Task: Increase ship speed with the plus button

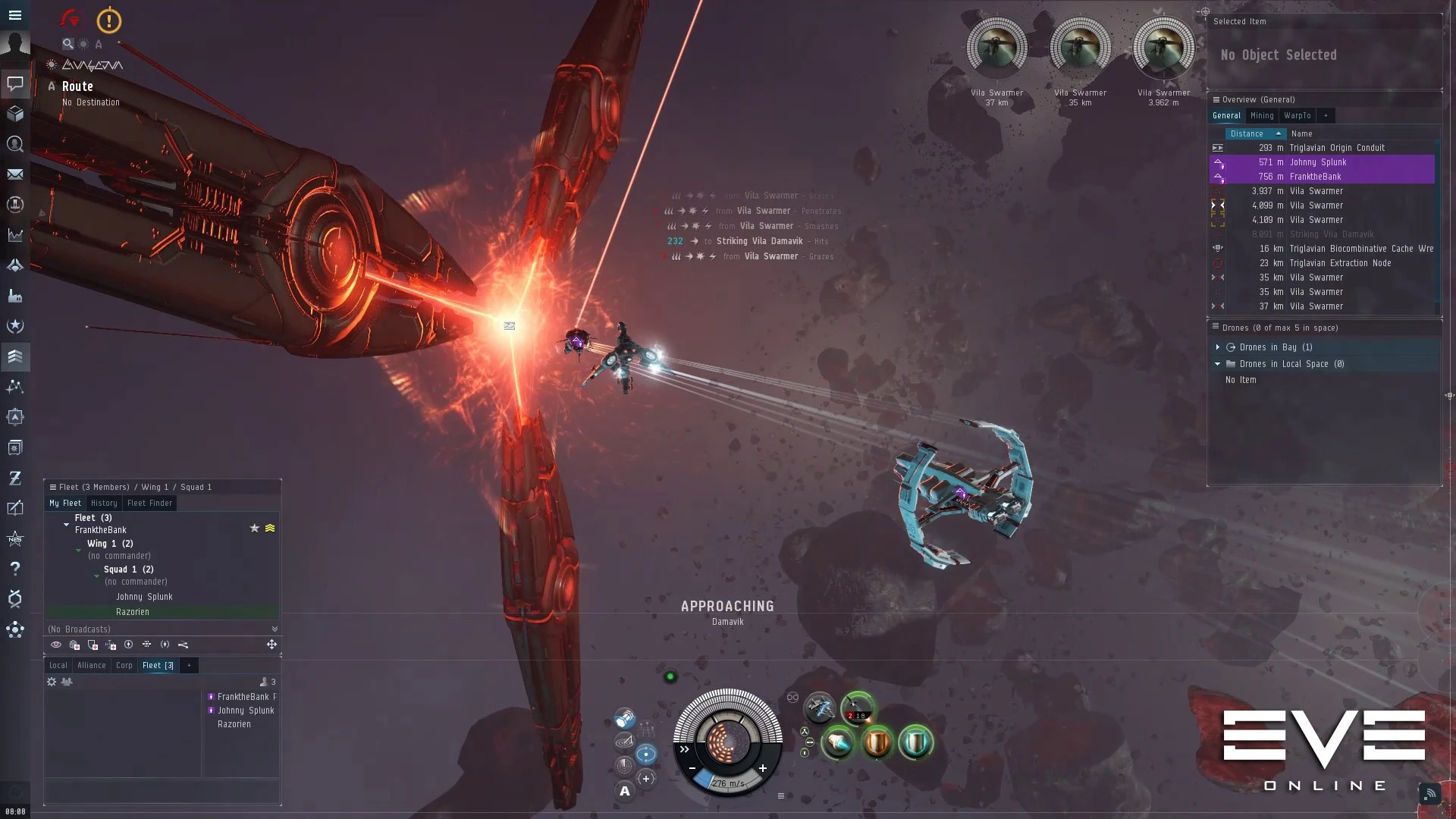Action: [763, 768]
